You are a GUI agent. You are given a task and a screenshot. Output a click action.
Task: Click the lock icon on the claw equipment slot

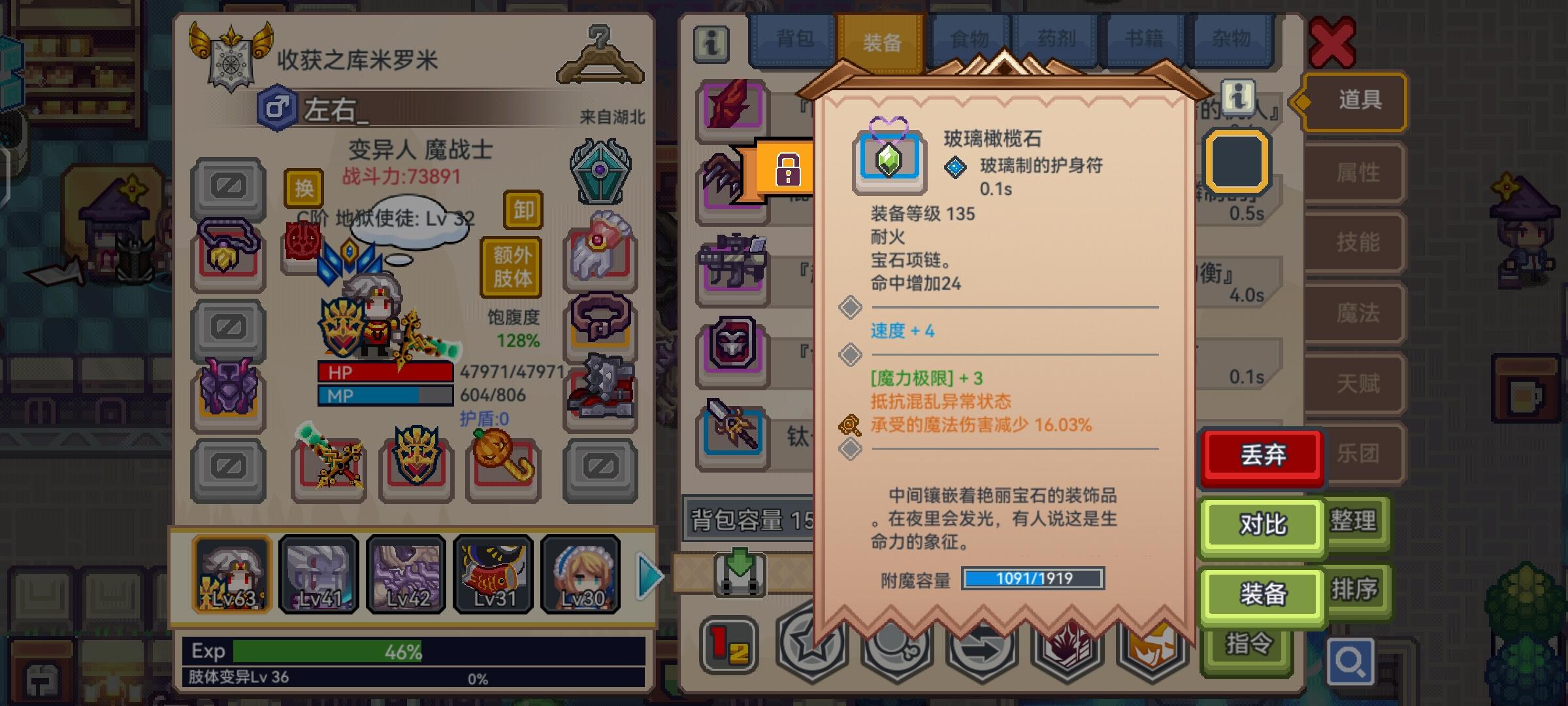789,169
